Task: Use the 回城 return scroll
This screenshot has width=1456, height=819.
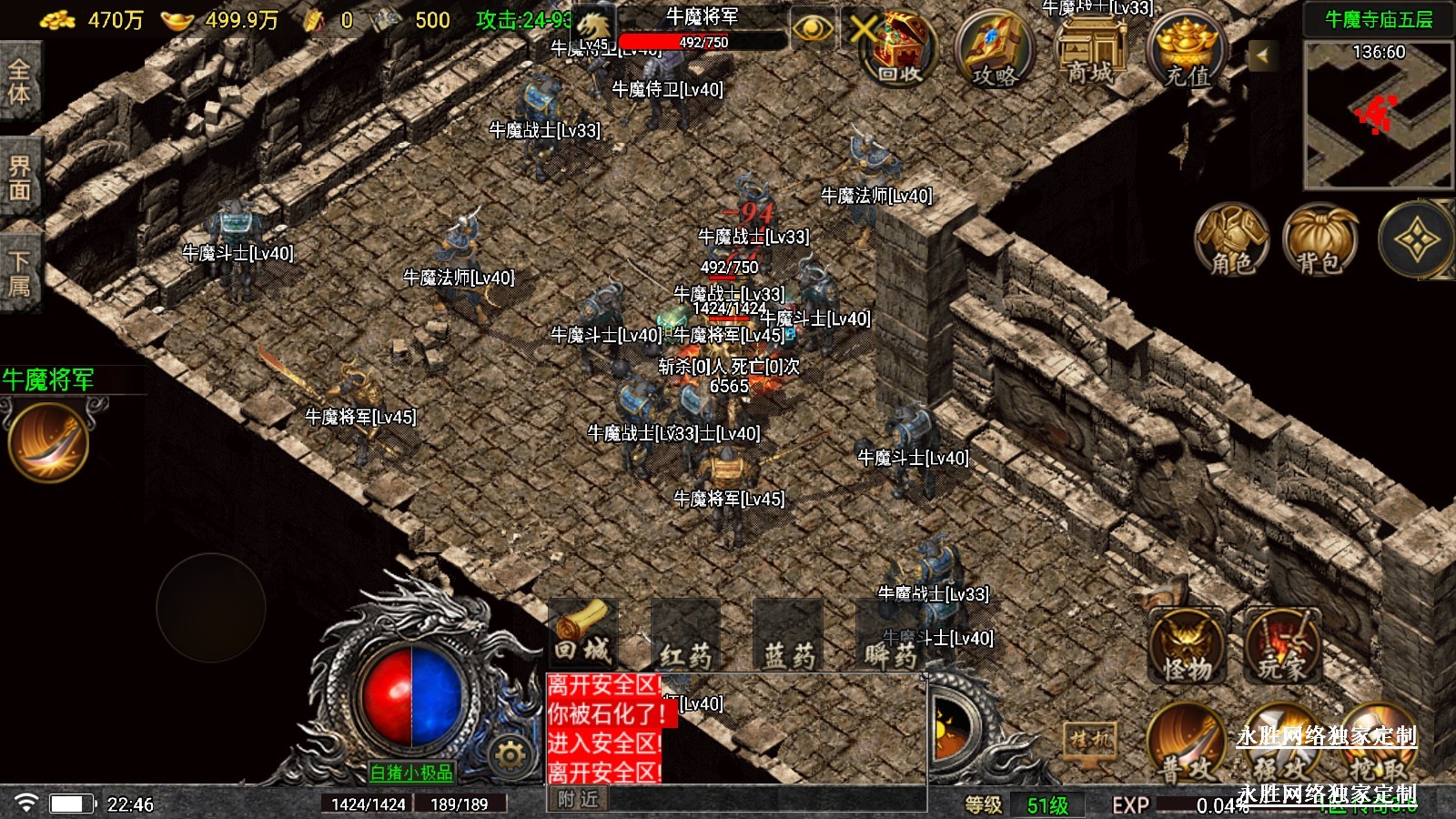Action: [583, 632]
